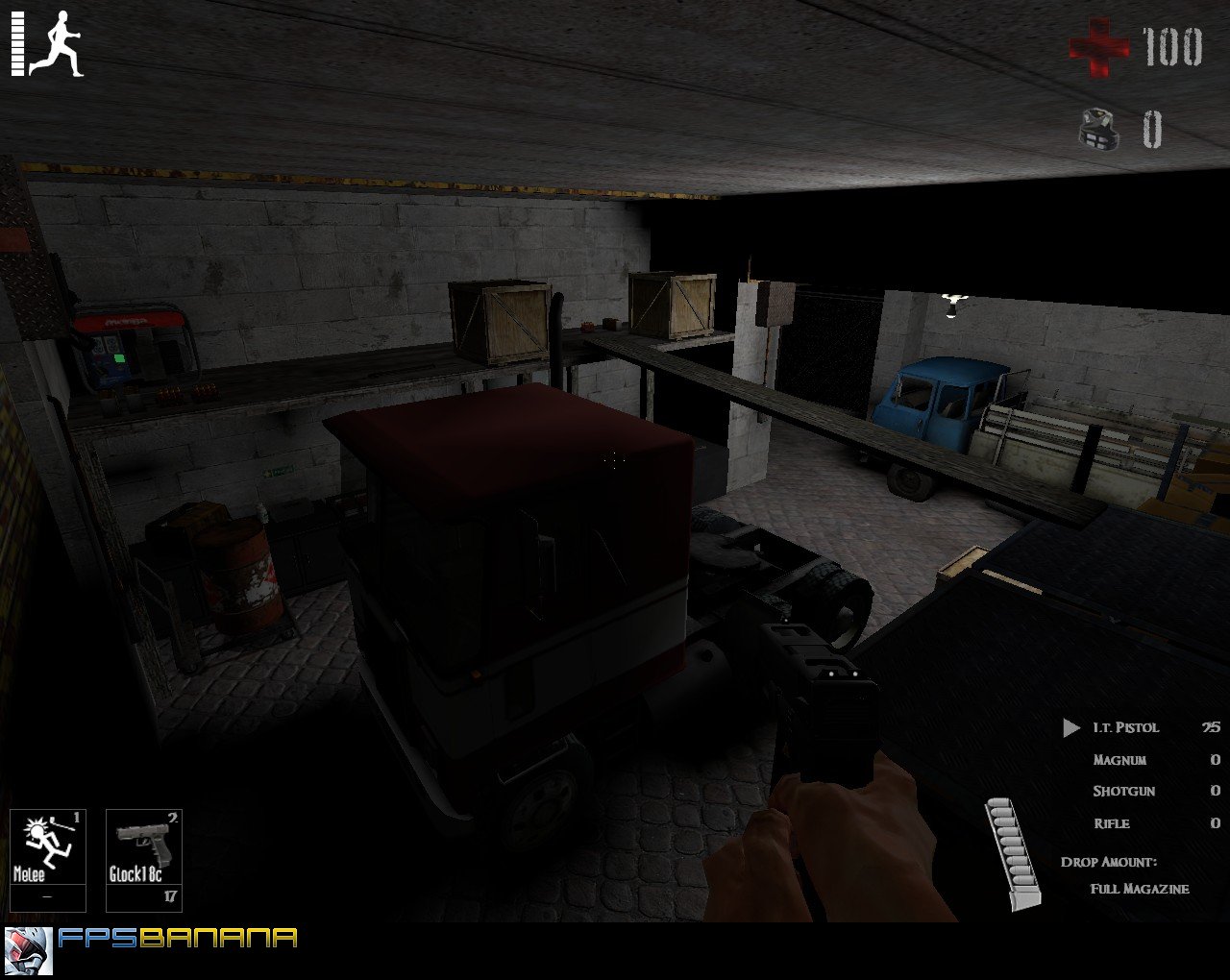Select the I.T. Pistol ammo entry

1124,727
